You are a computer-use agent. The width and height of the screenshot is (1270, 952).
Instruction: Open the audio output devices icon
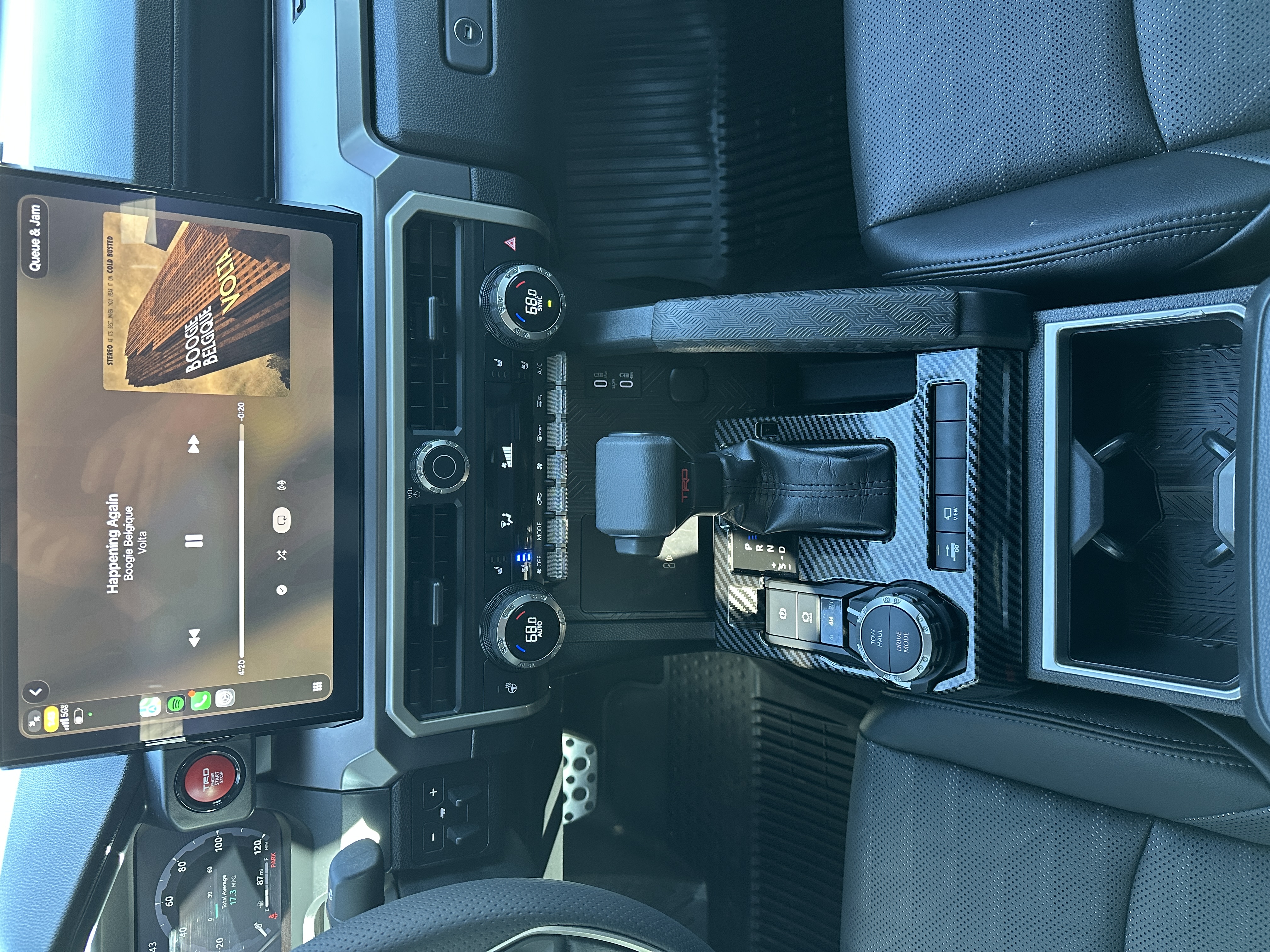(281, 486)
